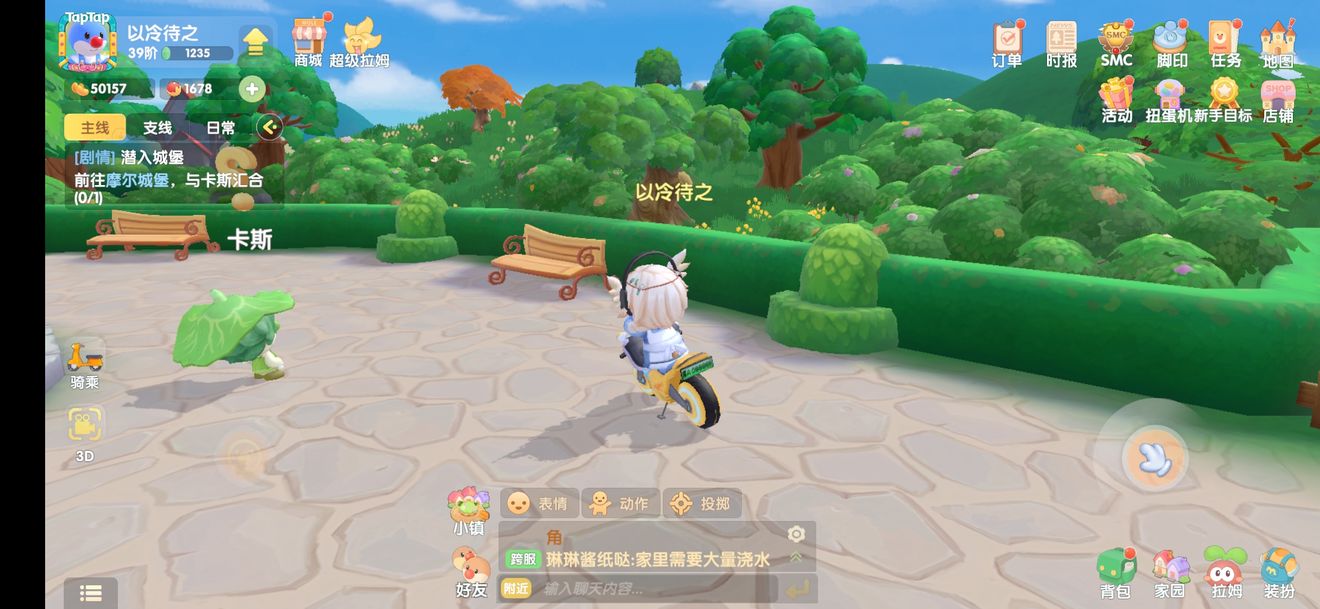This screenshot has height=609, width=1320.
Task: Select the 投掷 throw button
Action: tap(701, 503)
